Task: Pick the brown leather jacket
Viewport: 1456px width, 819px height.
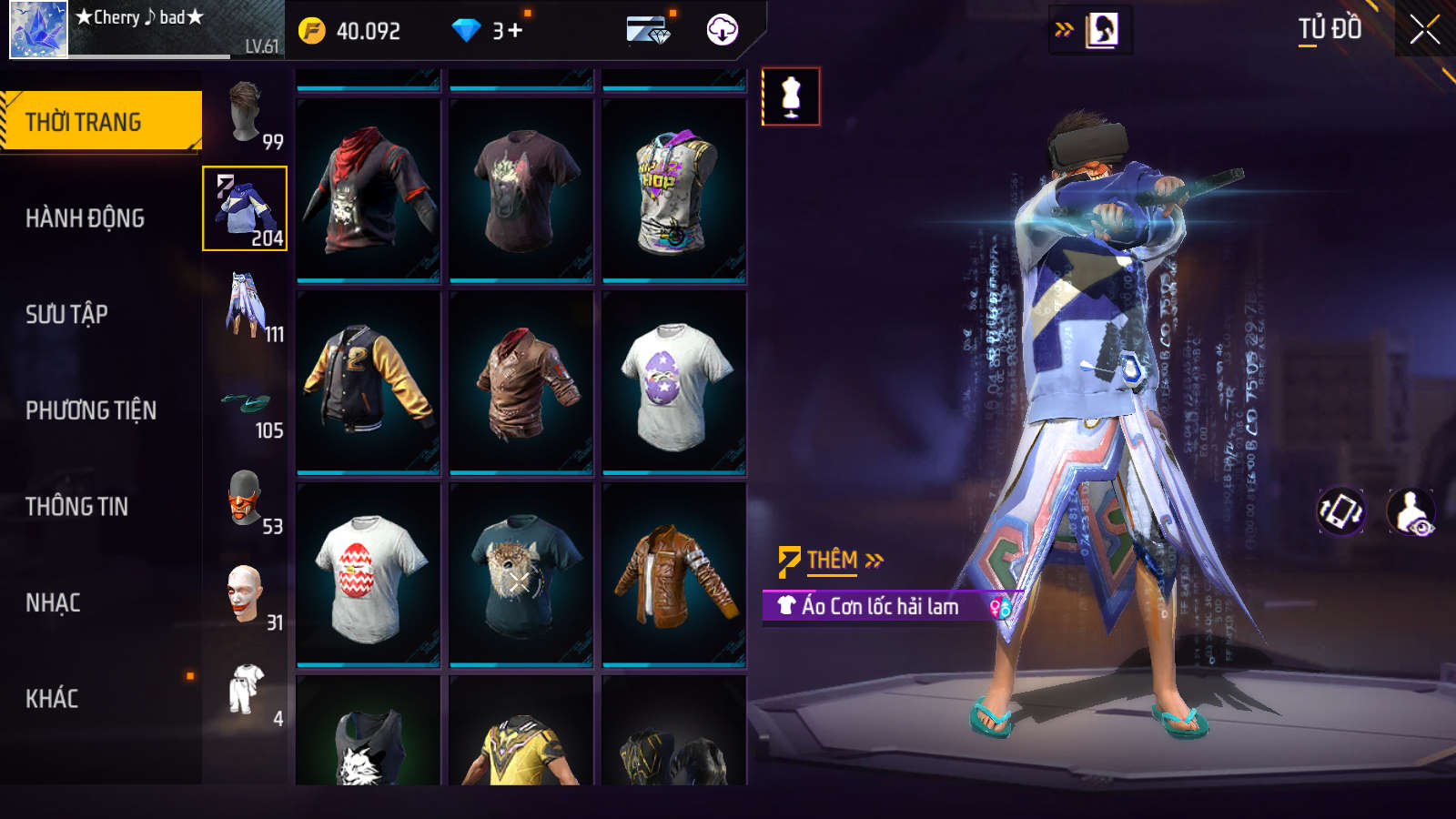Action: (x=673, y=575)
